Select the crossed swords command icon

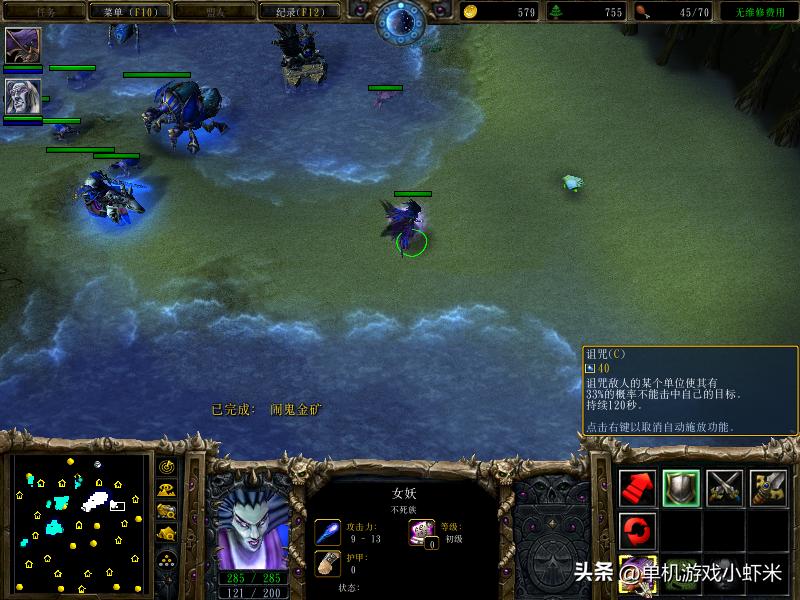tap(725, 487)
